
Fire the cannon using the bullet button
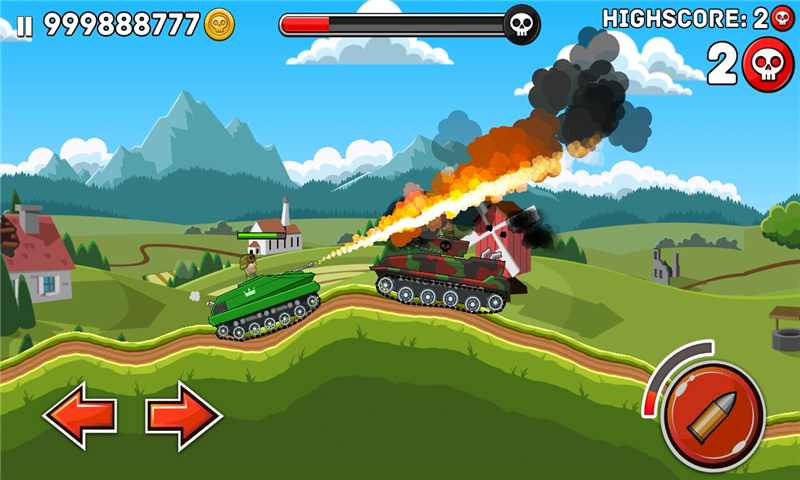[713, 416]
